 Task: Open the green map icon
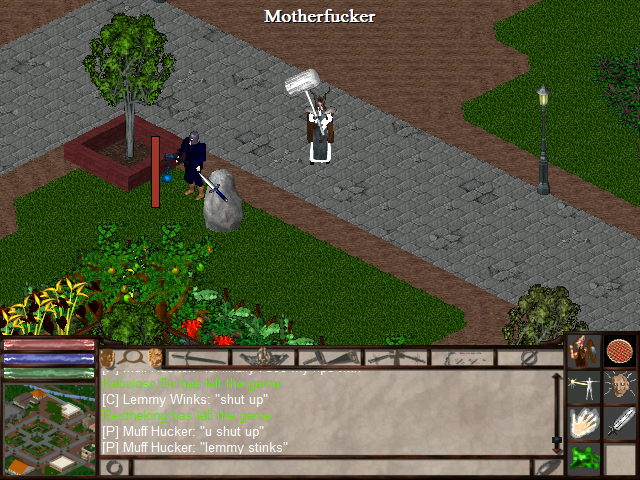pos(585,459)
